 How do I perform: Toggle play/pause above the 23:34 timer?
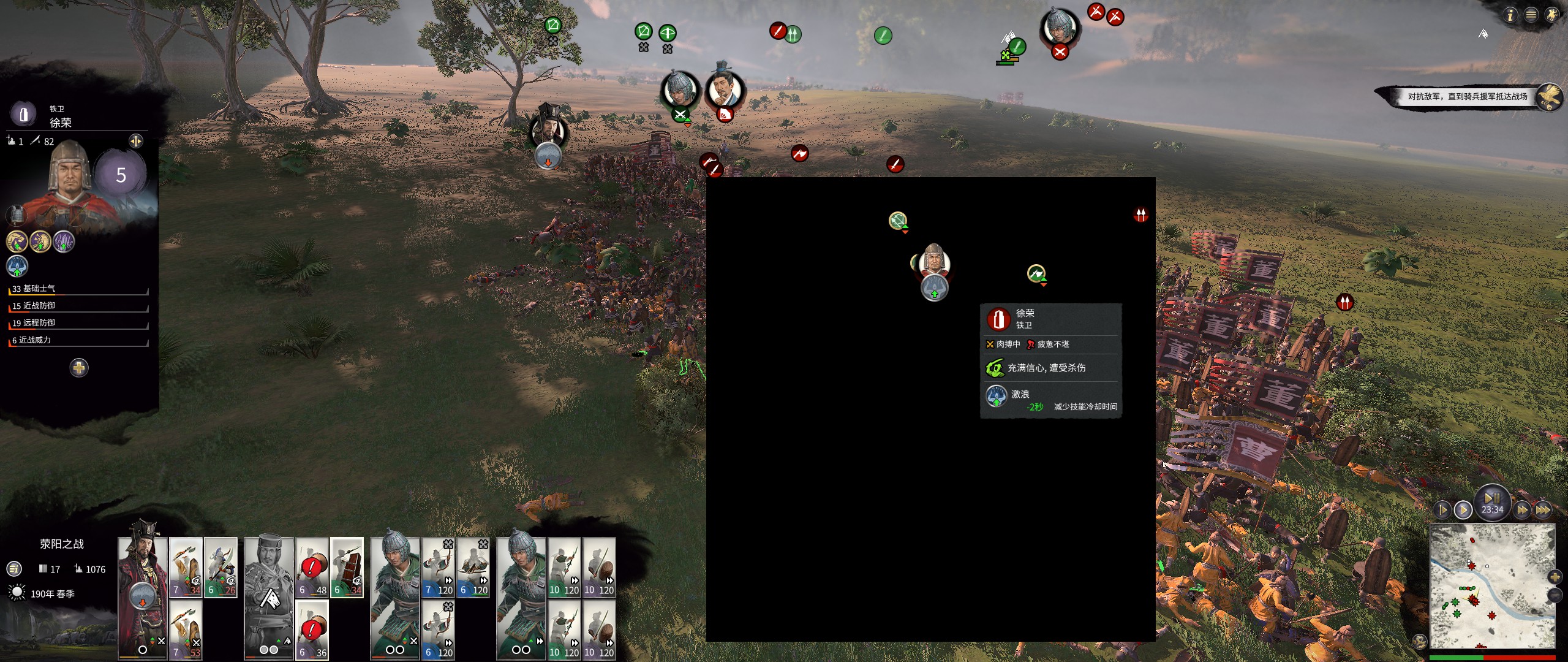(1492, 497)
